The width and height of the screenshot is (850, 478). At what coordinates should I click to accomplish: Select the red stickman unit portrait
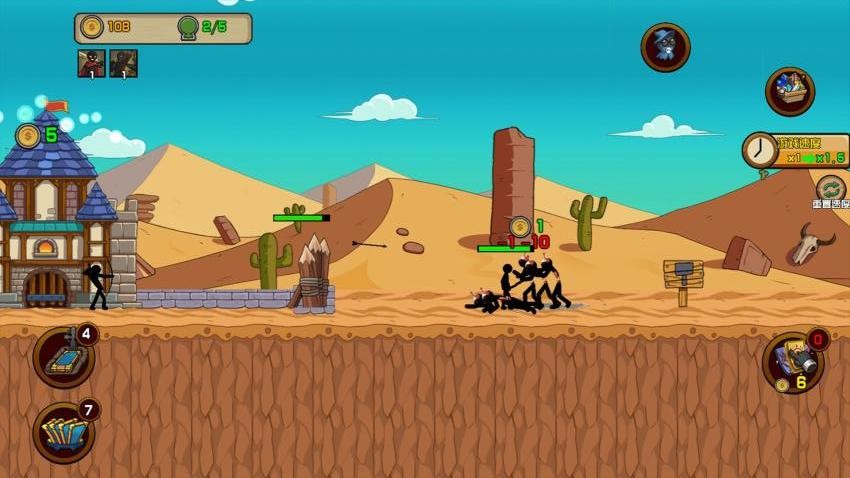tap(91, 63)
